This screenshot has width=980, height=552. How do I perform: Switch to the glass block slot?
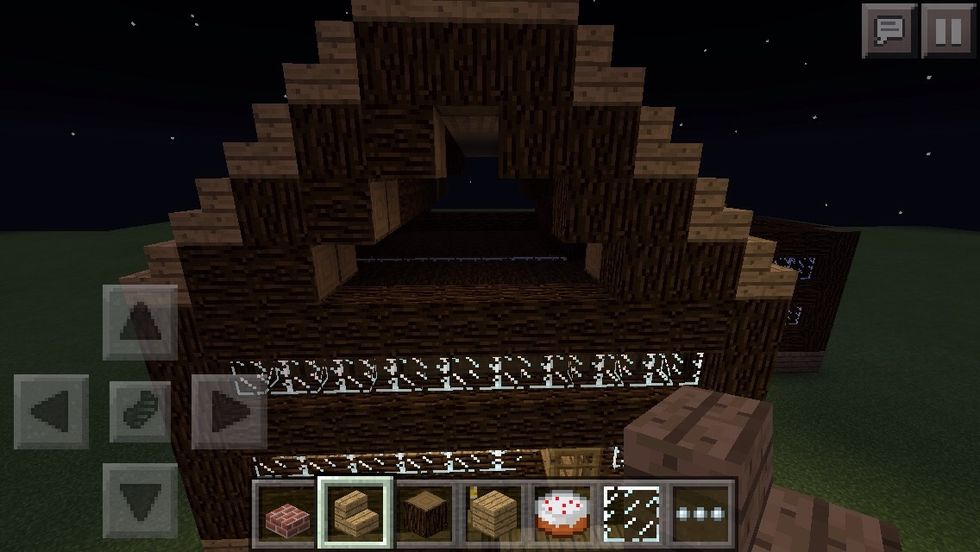point(631,513)
